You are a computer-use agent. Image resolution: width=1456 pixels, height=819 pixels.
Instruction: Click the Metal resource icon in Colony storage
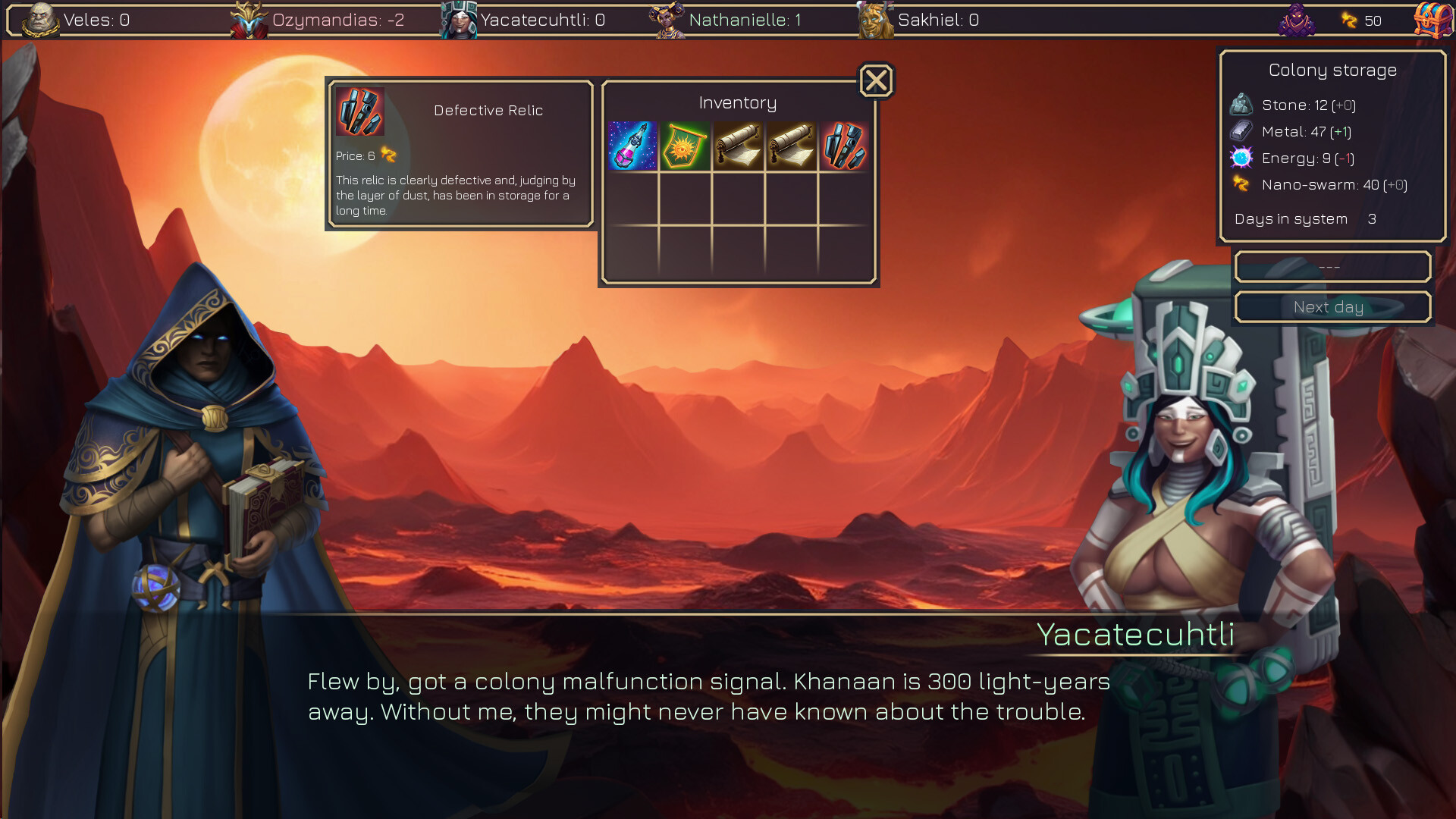pyautogui.click(x=1241, y=130)
